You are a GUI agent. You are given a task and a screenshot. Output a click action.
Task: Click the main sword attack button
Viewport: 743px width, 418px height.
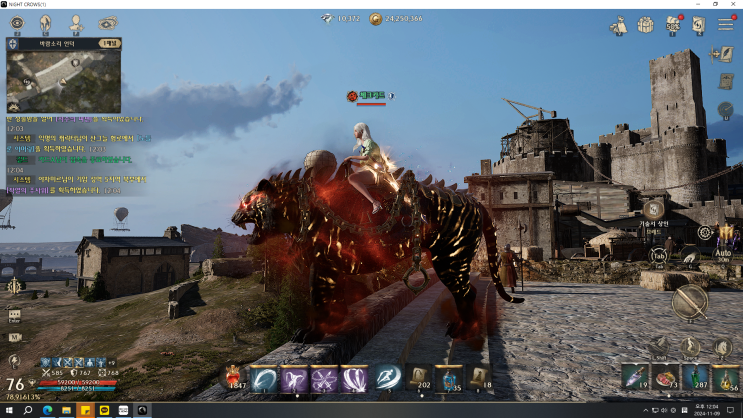click(x=690, y=301)
